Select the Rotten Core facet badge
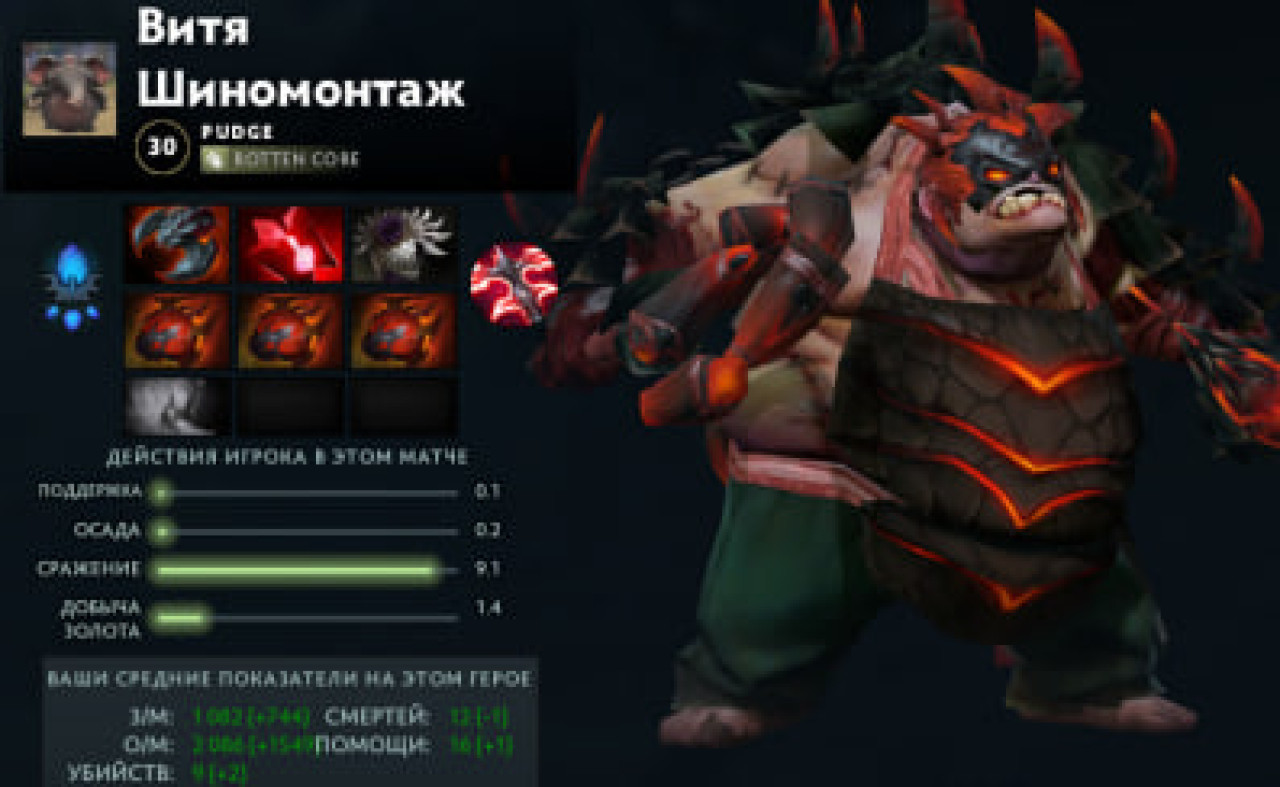 (280, 159)
